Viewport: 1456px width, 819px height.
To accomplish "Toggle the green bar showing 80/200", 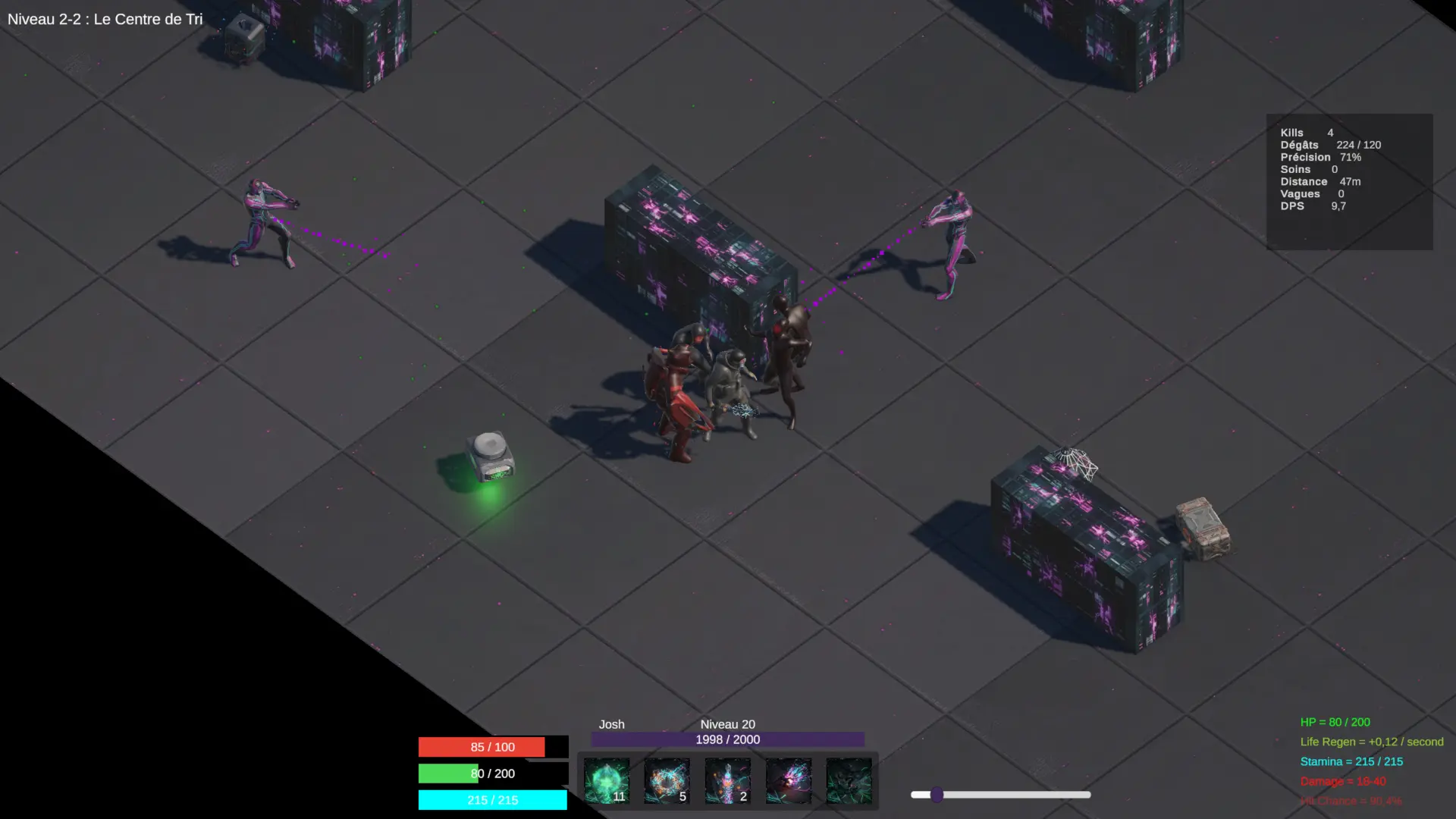I will pyautogui.click(x=492, y=773).
